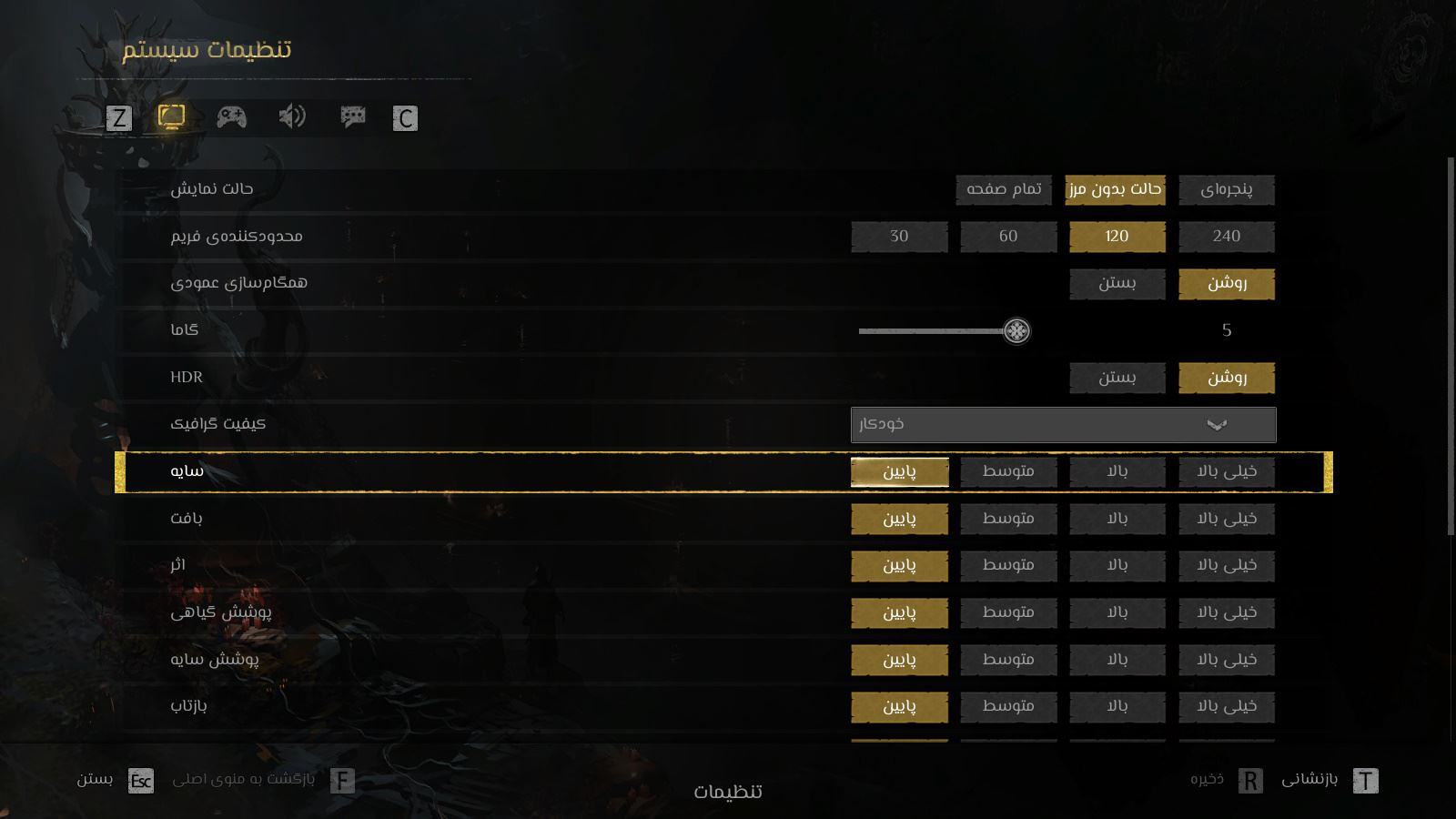Set پوشش گیاهی (vegetation) quality to متوسط
1456x819 pixels.
[x=1008, y=612]
